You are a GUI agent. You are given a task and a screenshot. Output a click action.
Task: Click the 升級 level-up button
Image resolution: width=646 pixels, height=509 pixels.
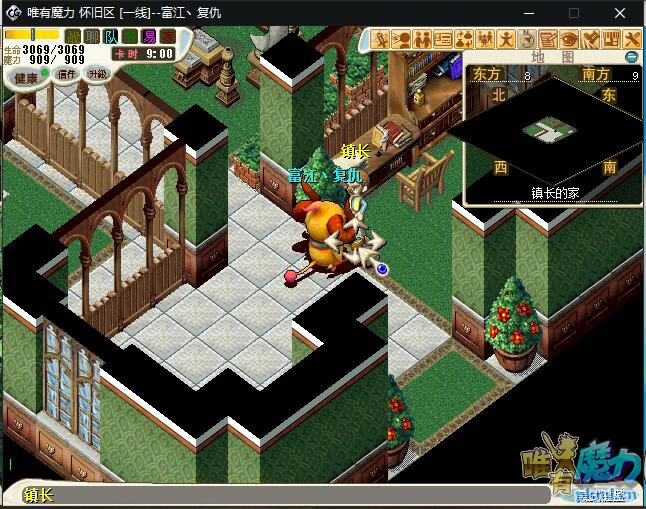tap(97, 74)
